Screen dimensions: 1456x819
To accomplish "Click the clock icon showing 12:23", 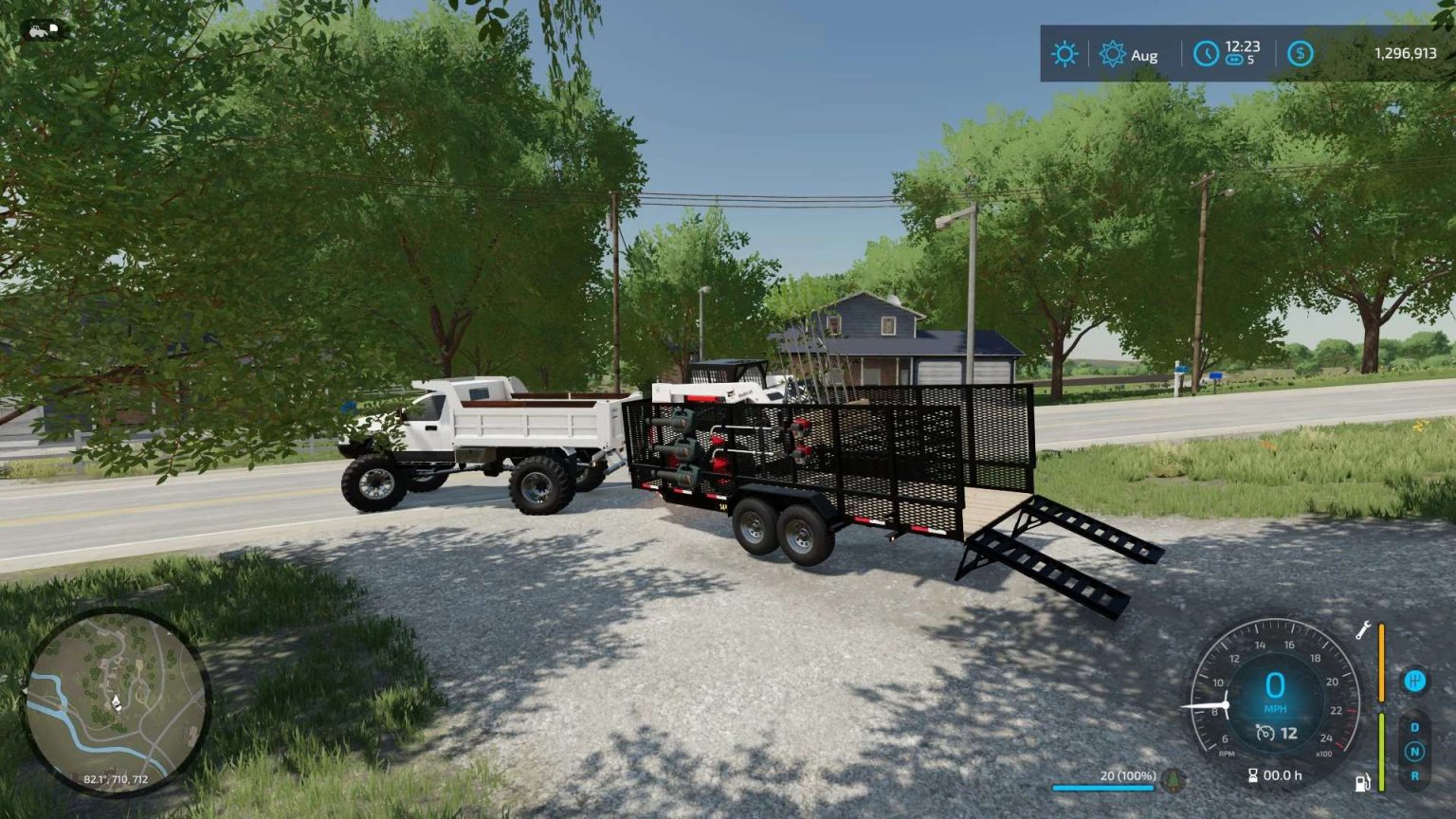I will (1207, 53).
